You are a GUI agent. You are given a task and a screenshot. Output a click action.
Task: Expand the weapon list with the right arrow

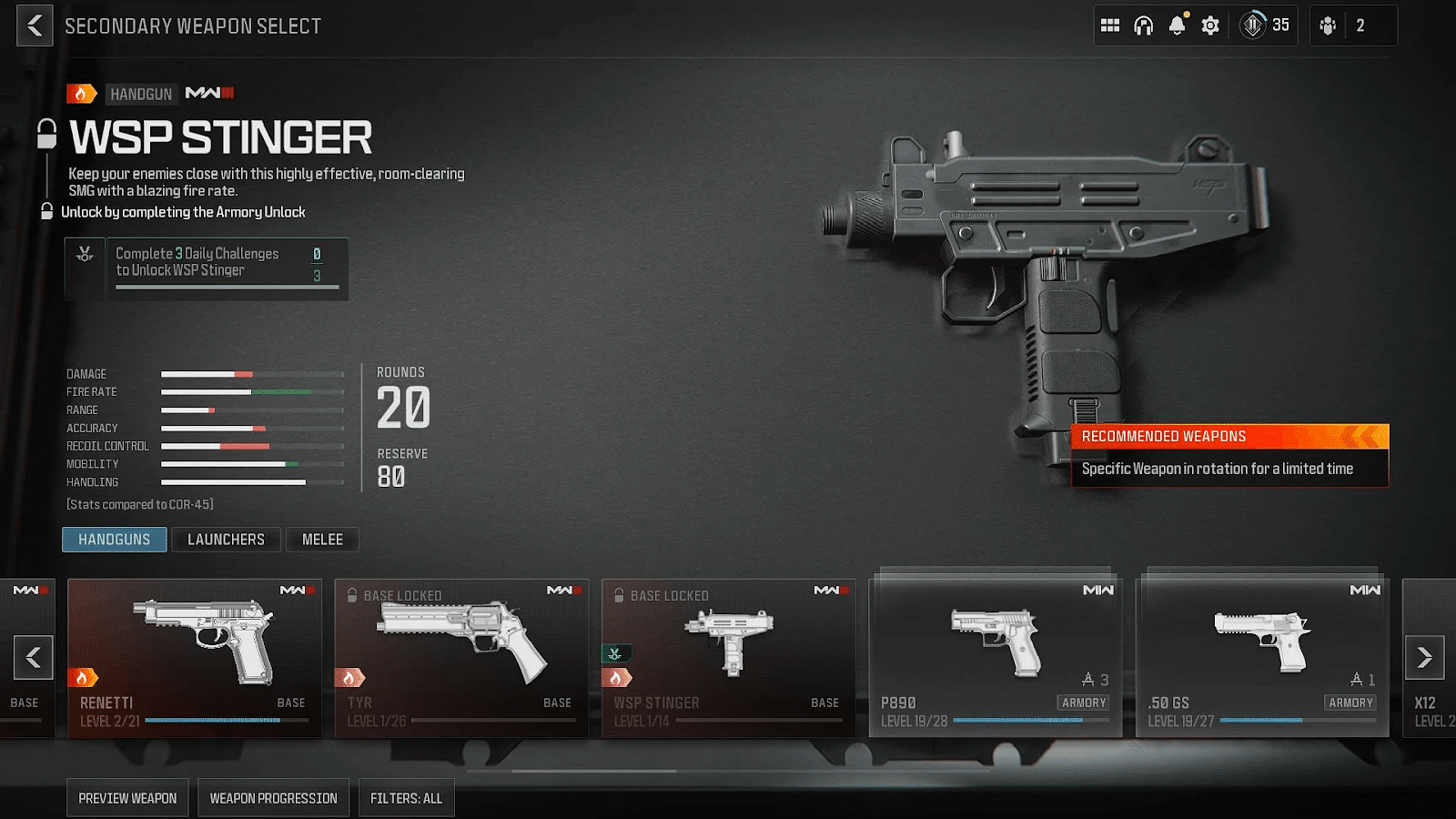(1426, 657)
